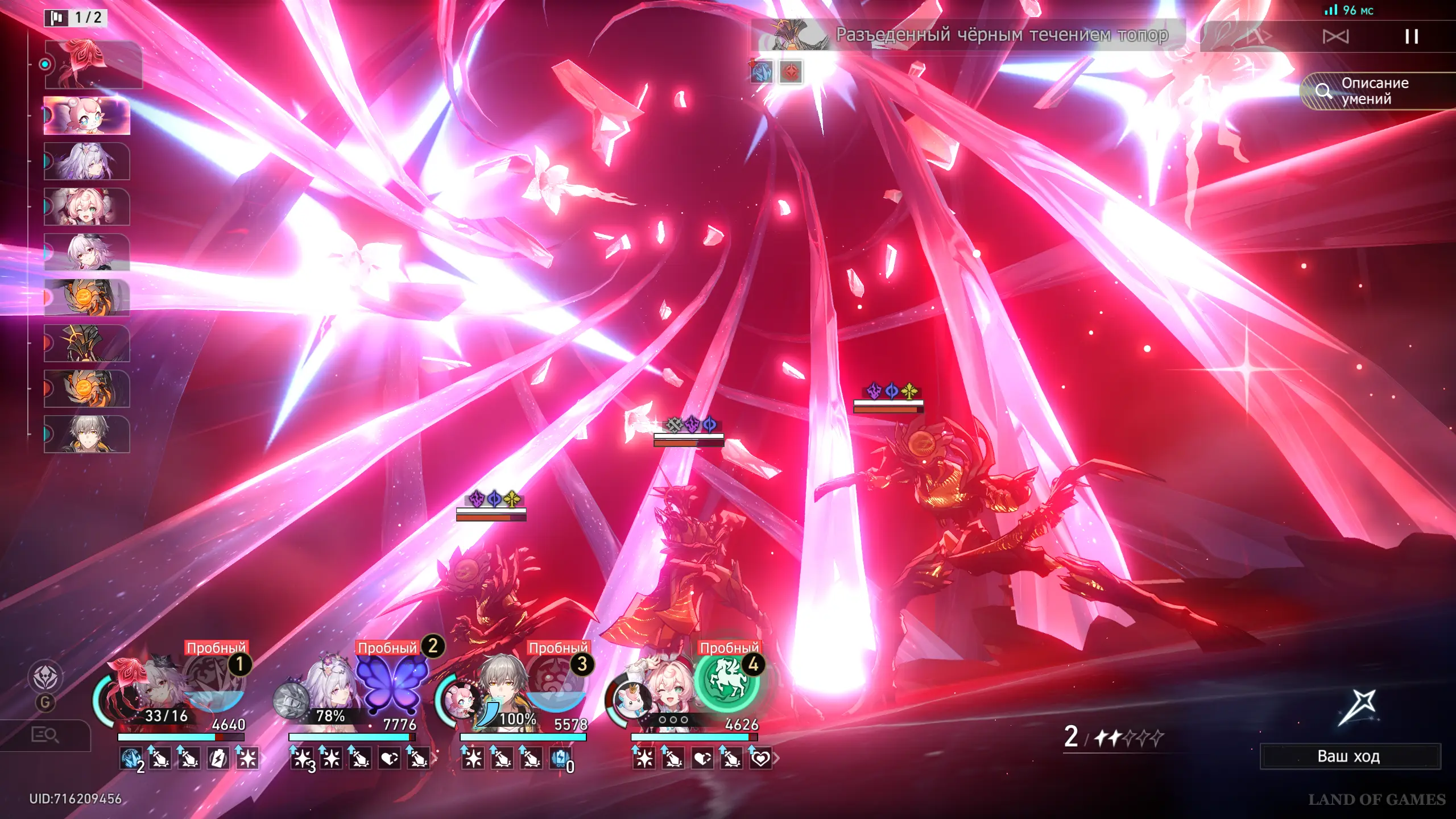Pause the battle
The height and width of the screenshot is (819, 1456).
1411,37
